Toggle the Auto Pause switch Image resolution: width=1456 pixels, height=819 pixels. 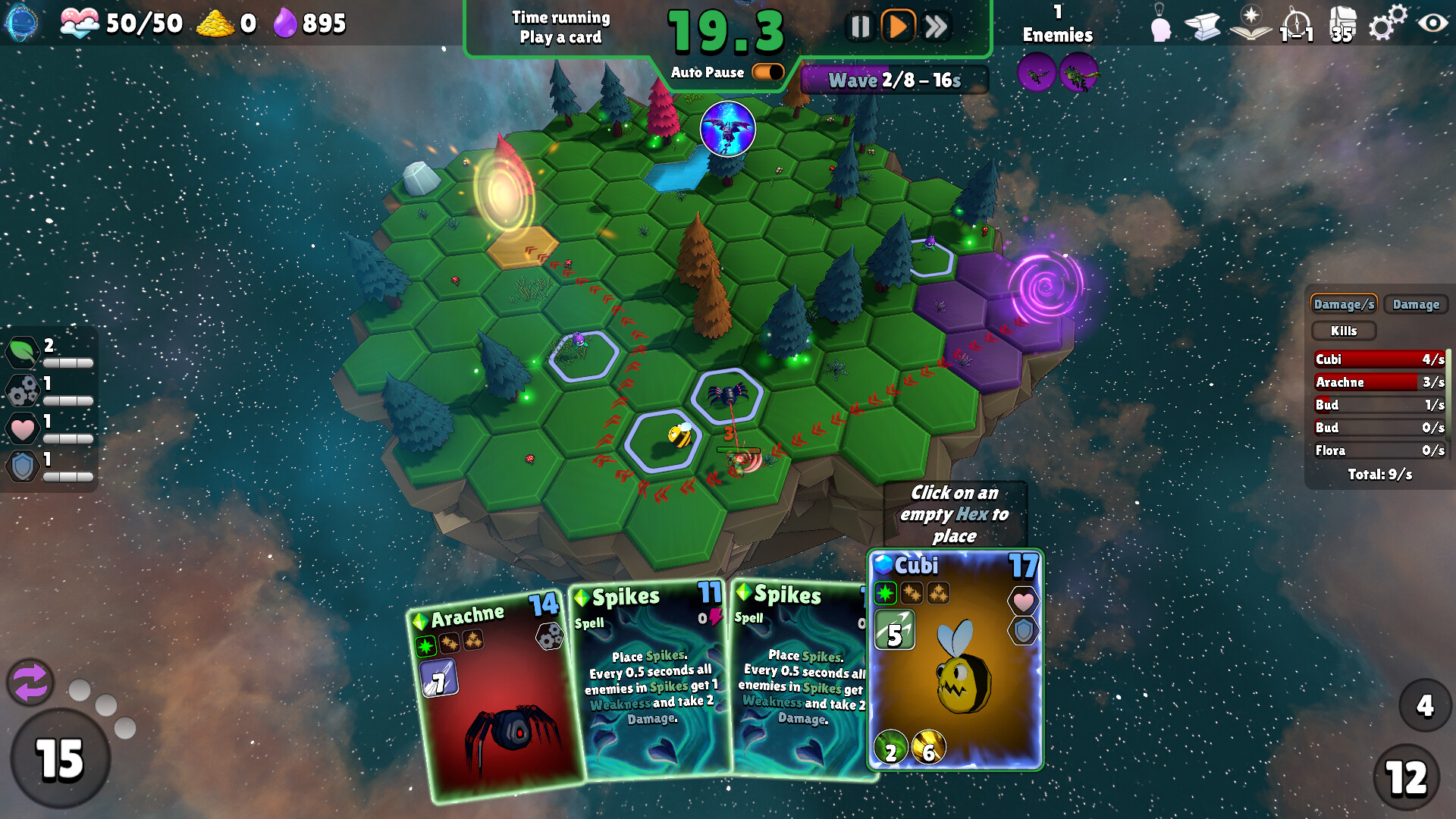point(766,72)
